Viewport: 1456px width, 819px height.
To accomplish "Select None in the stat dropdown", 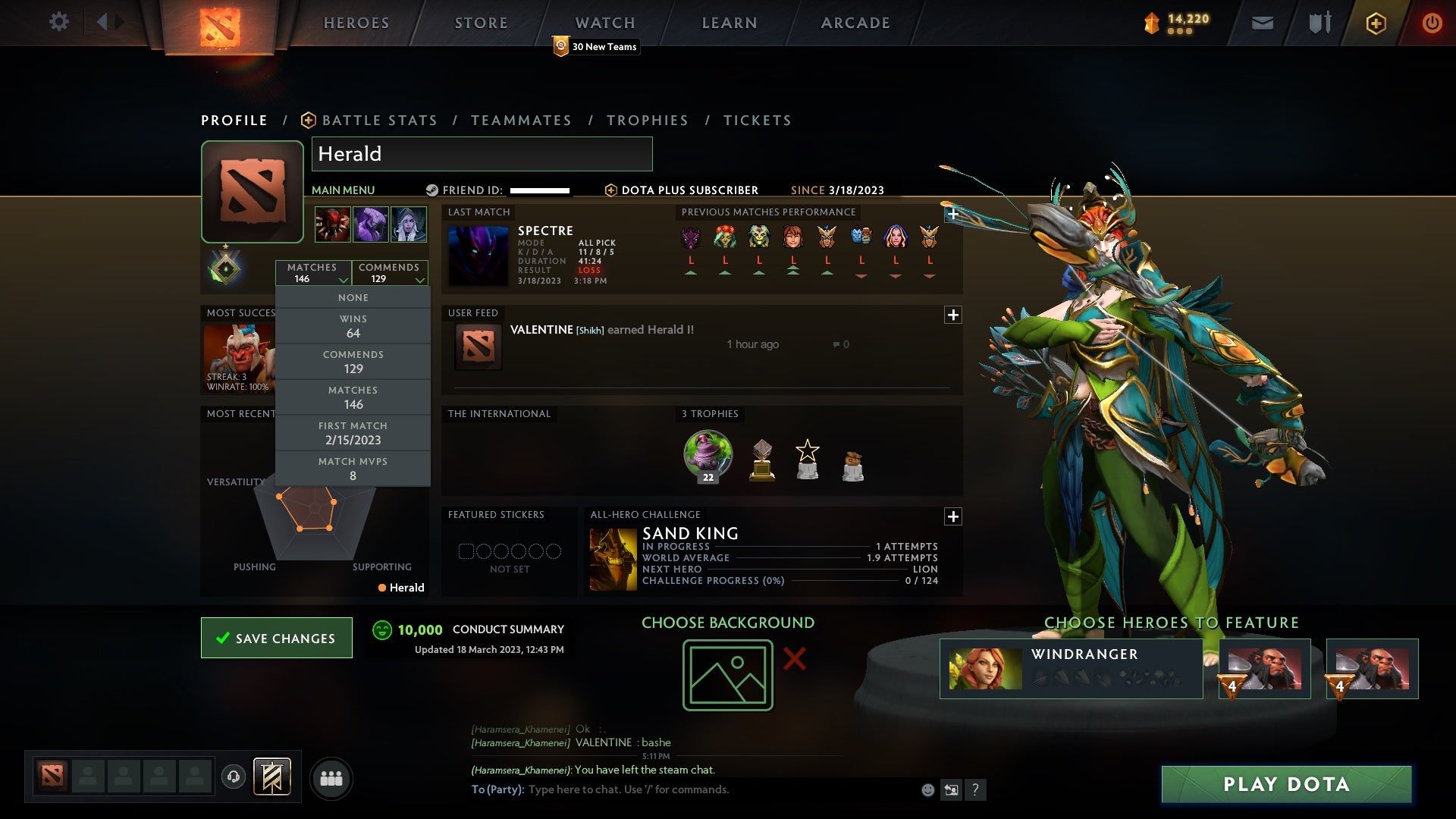I will click(x=353, y=297).
